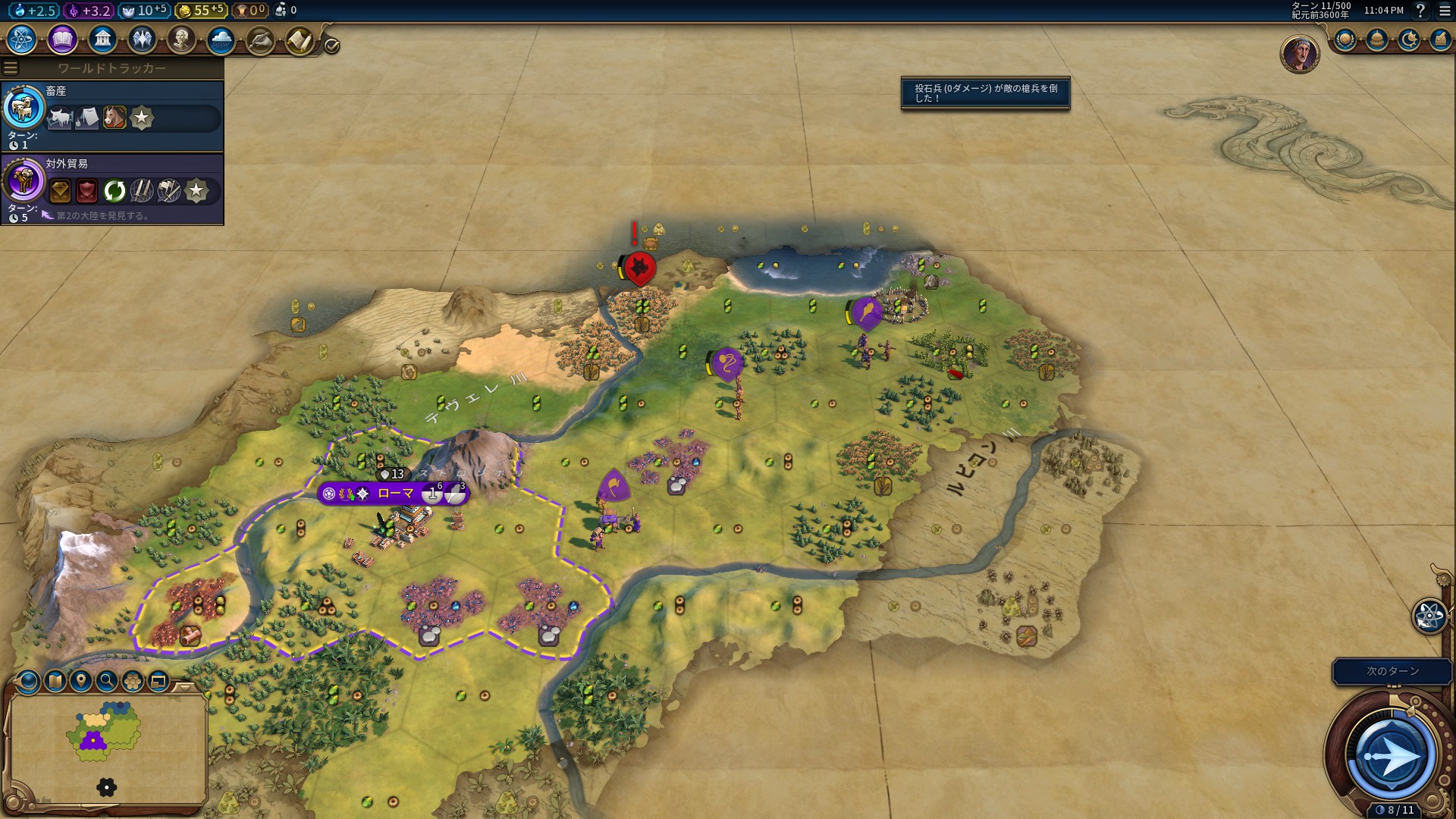Click the Roman leader portrait
The height and width of the screenshot is (819, 1456).
[1299, 53]
